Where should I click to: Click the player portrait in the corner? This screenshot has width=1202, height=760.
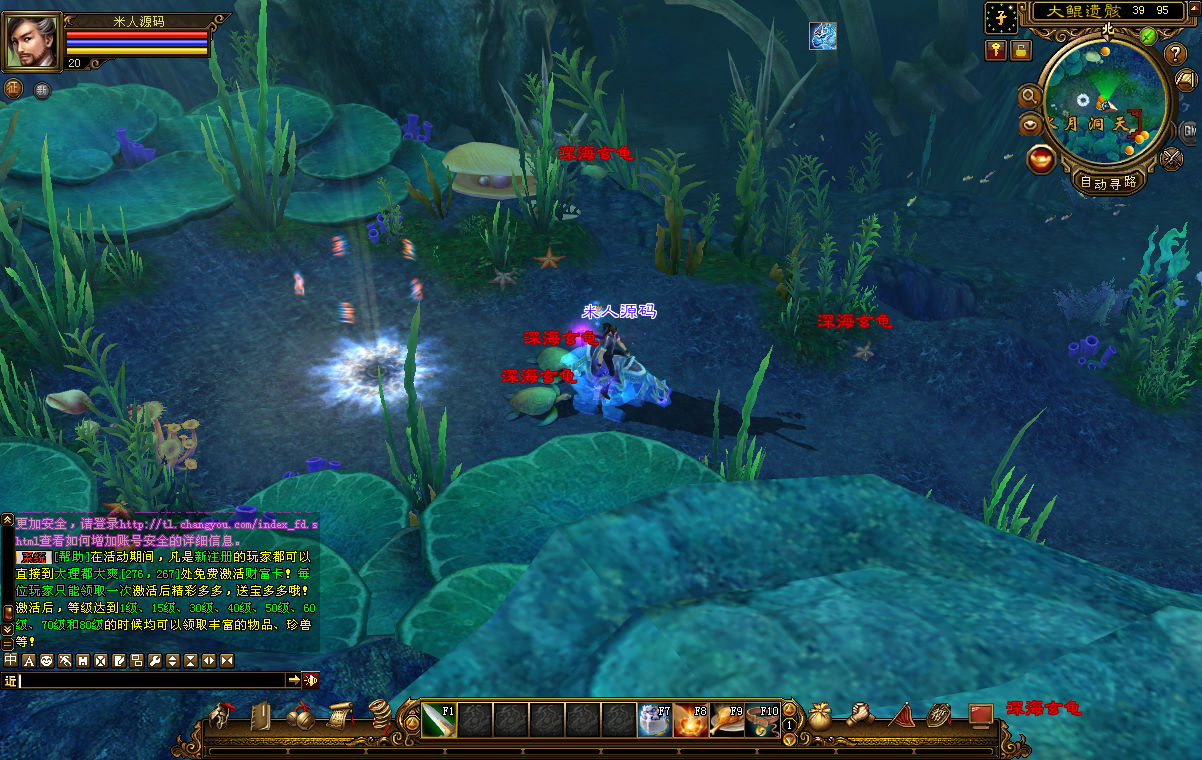(33, 42)
